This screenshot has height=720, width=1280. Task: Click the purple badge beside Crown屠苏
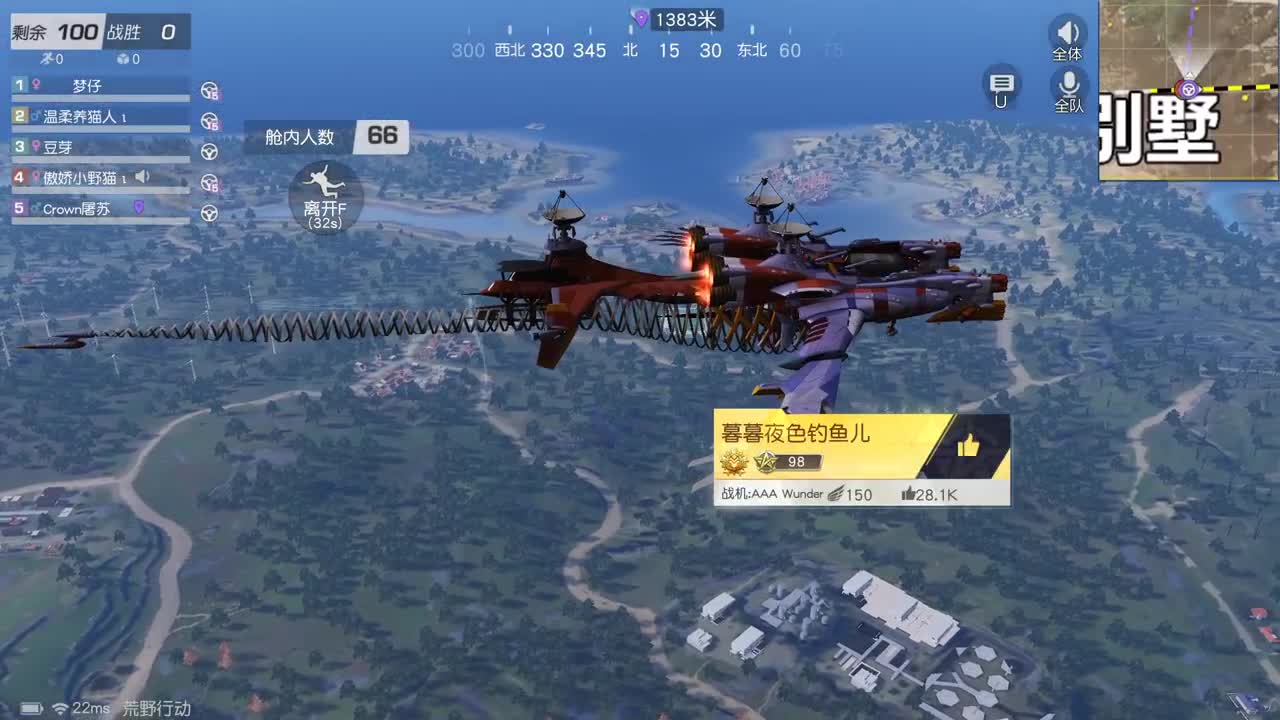point(137,207)
